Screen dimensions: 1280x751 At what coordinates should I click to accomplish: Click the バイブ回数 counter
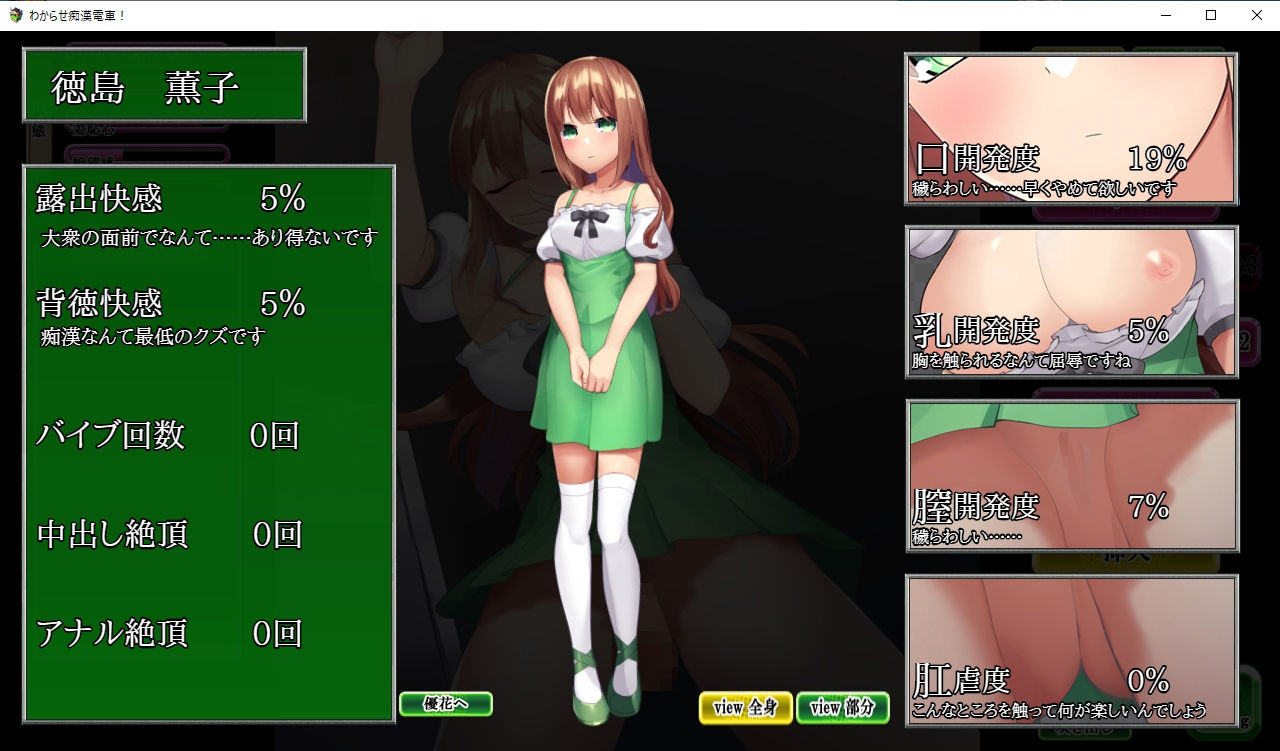click(108, 436)
